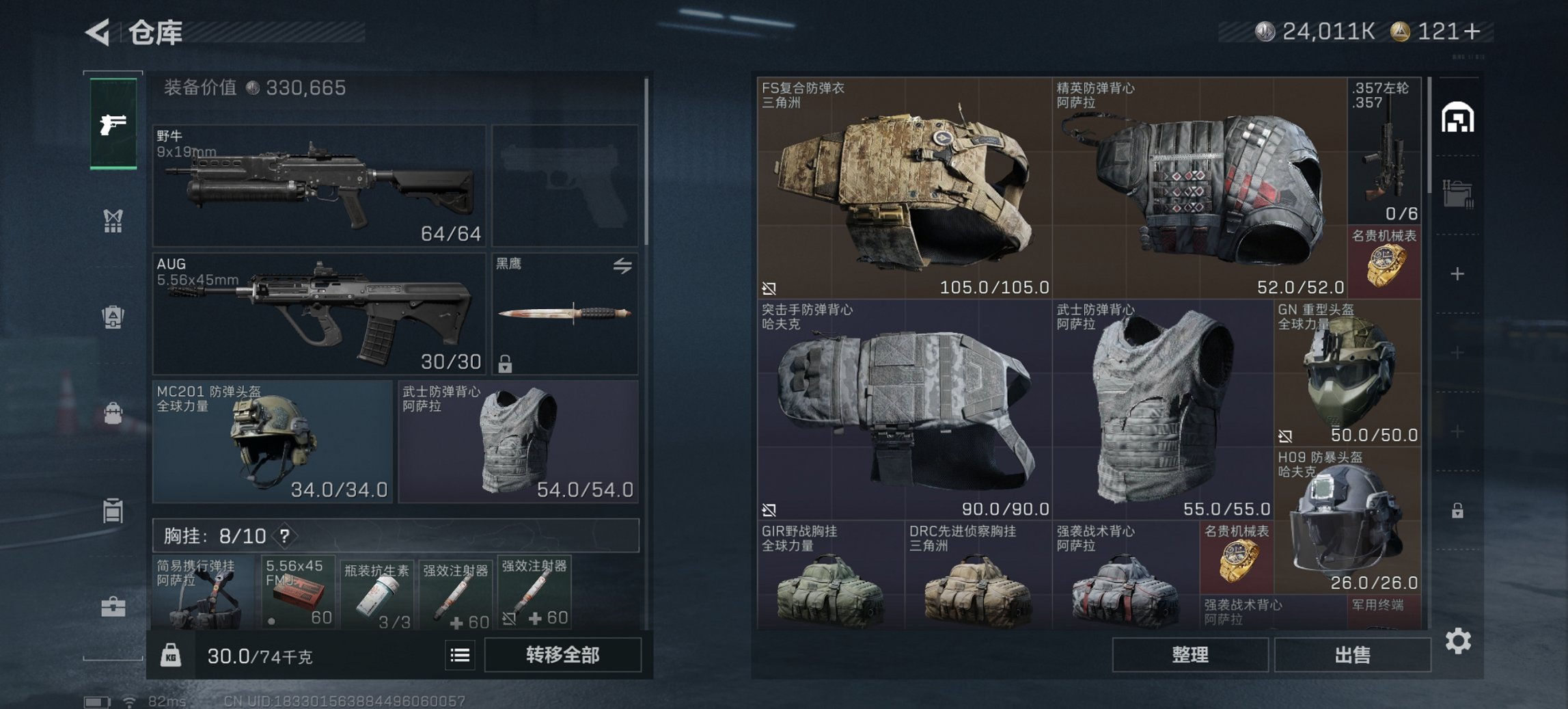
Task: Pick the 精英防弹背心 vest in stash
Action: pos(1199,187)
